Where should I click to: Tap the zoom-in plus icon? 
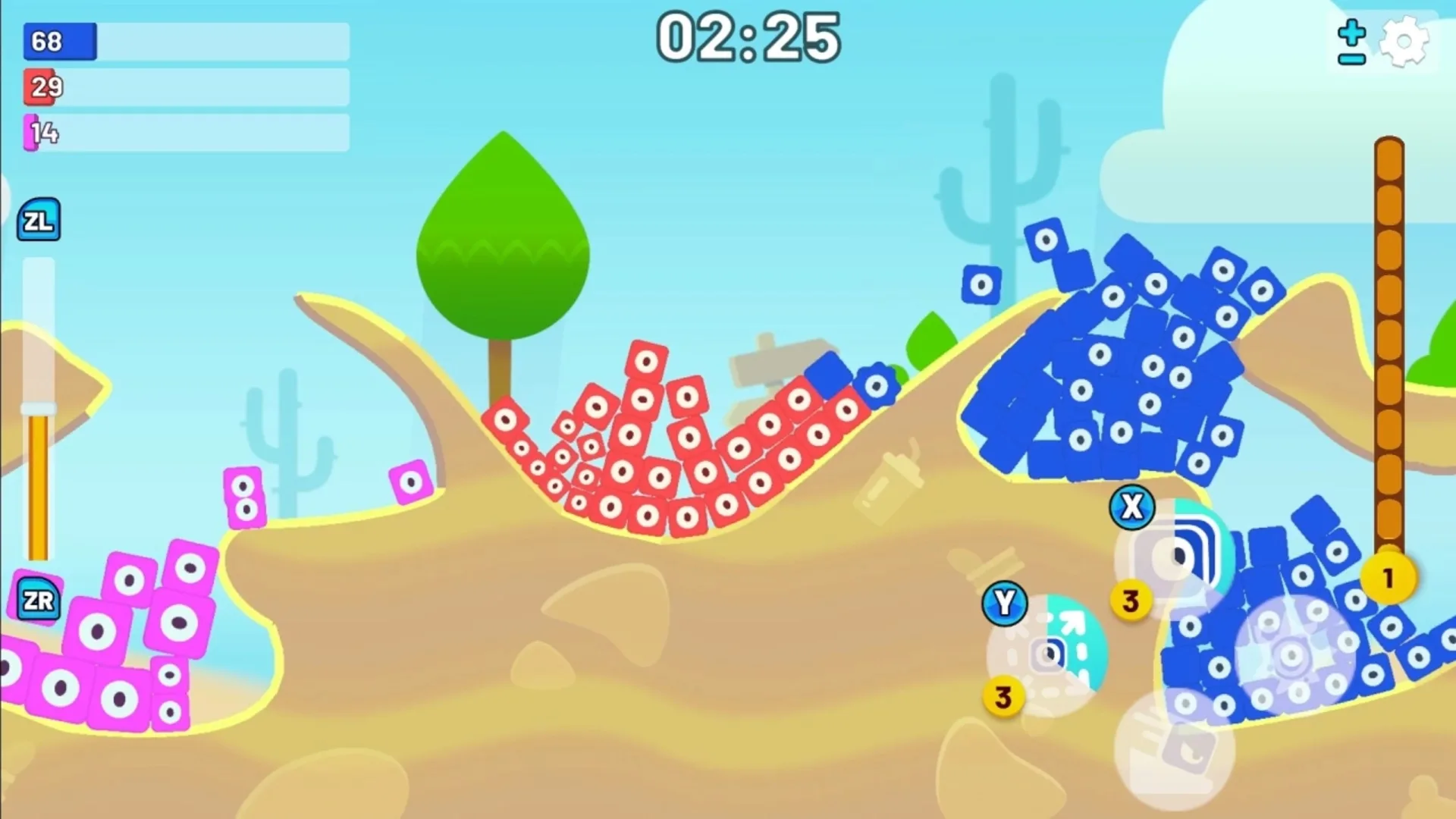click(1351, 32)
